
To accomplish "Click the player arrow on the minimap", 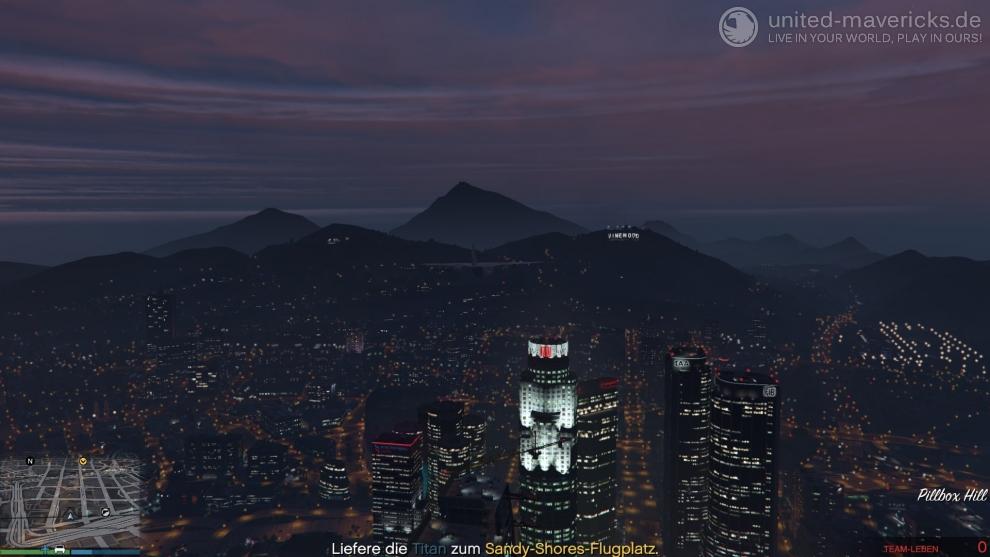I will point(70,515).
